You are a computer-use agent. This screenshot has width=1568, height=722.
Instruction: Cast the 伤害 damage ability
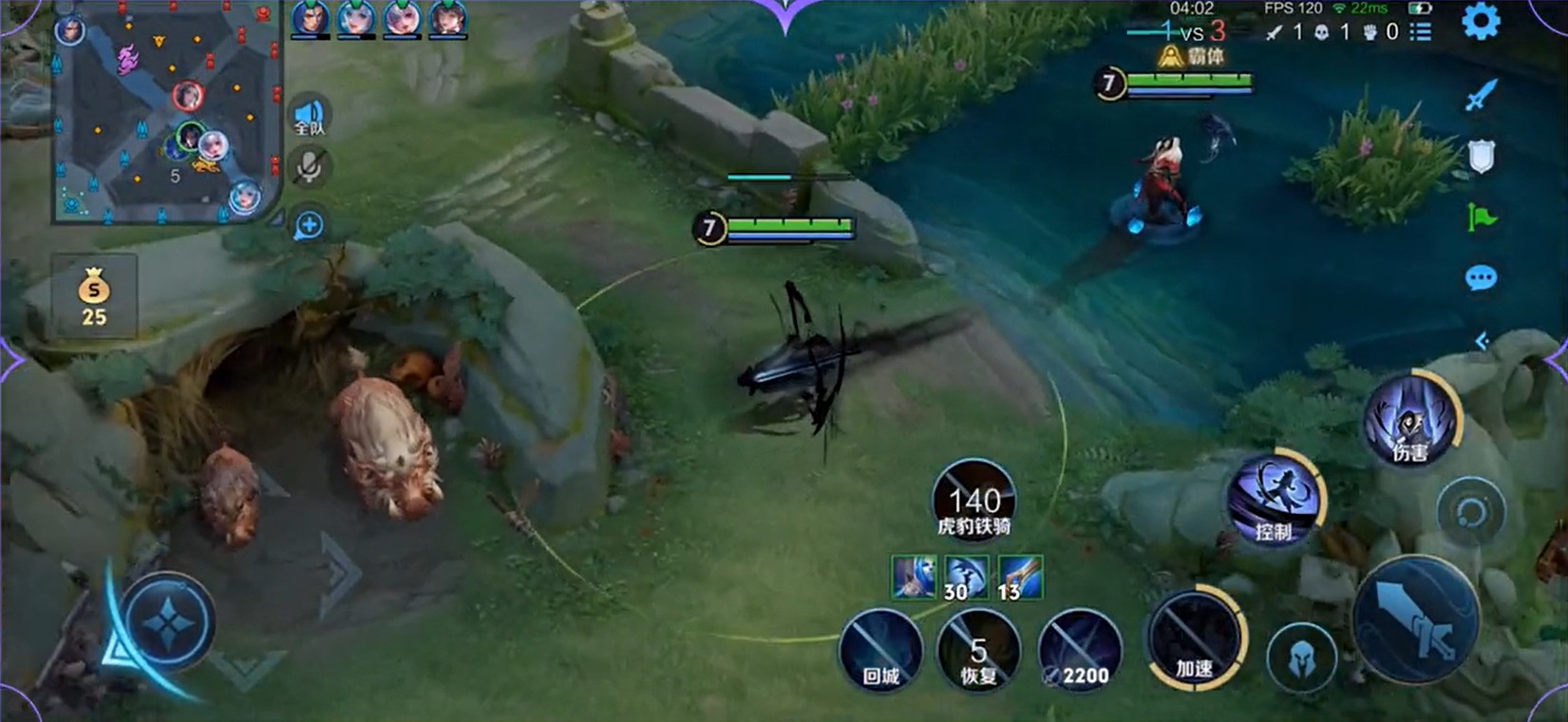point(1410,421)
